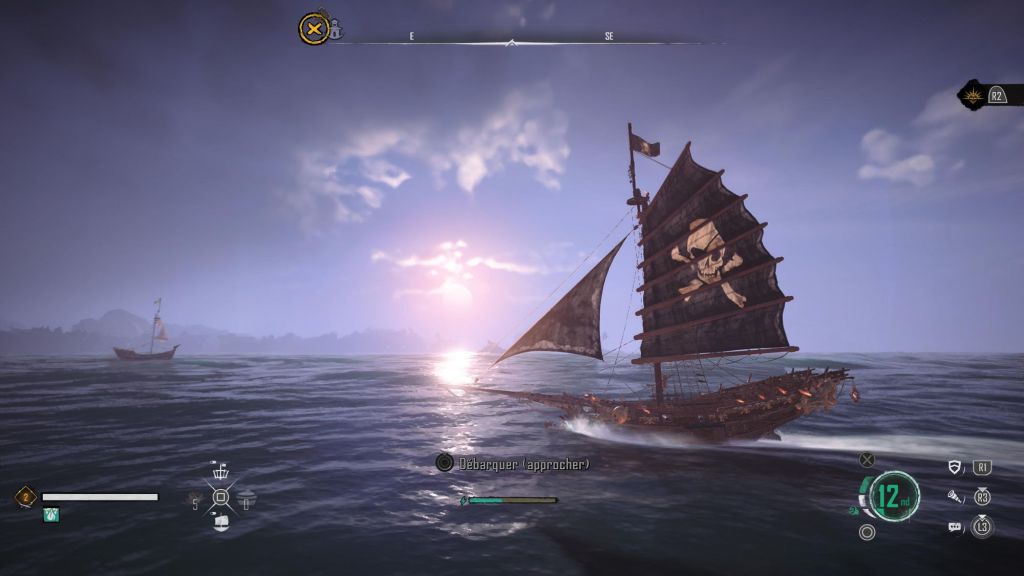
Task: Select the gold level 2 rank badge
Action: pos(26,496)
